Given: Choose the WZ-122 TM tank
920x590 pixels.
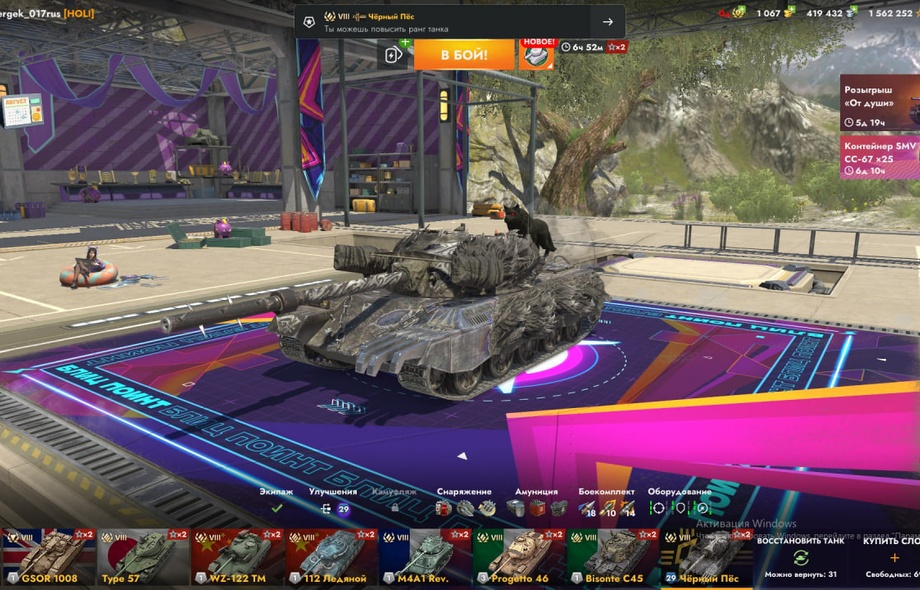Looking at the screenshot, I should 237,558.
